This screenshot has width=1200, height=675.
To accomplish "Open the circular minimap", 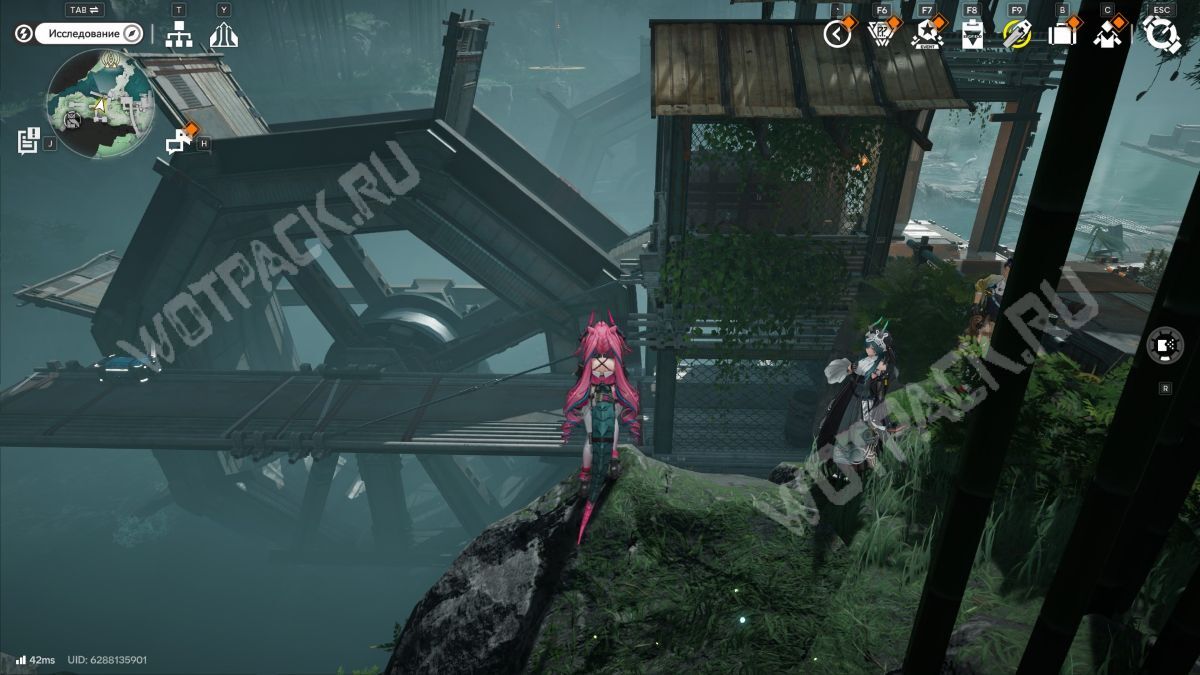I will pyautogui.click(x=100, y=104).
